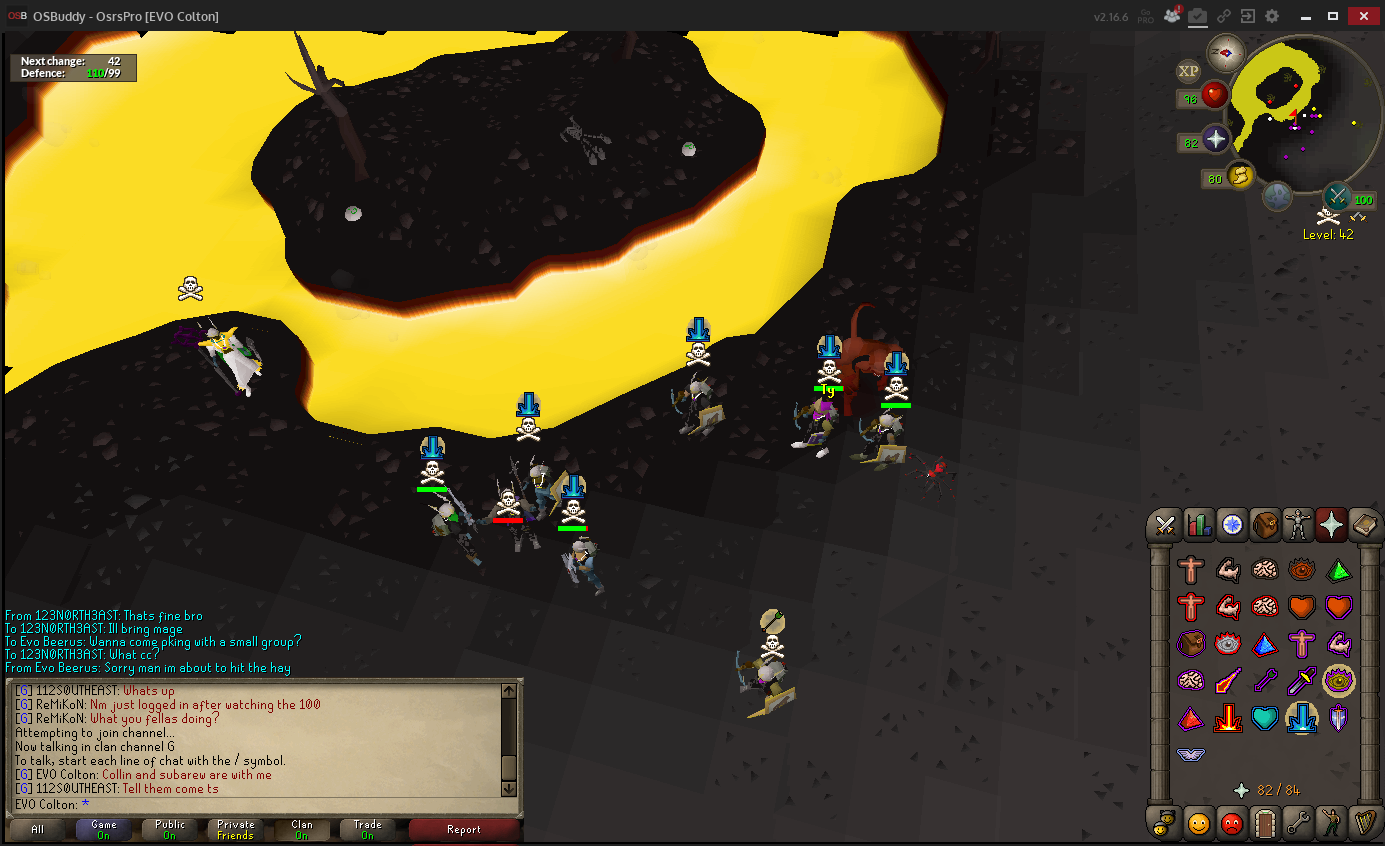The height and width of the screenshot is (846, 1385).
Task: Click the red Report button
Action: click(464, 829)
